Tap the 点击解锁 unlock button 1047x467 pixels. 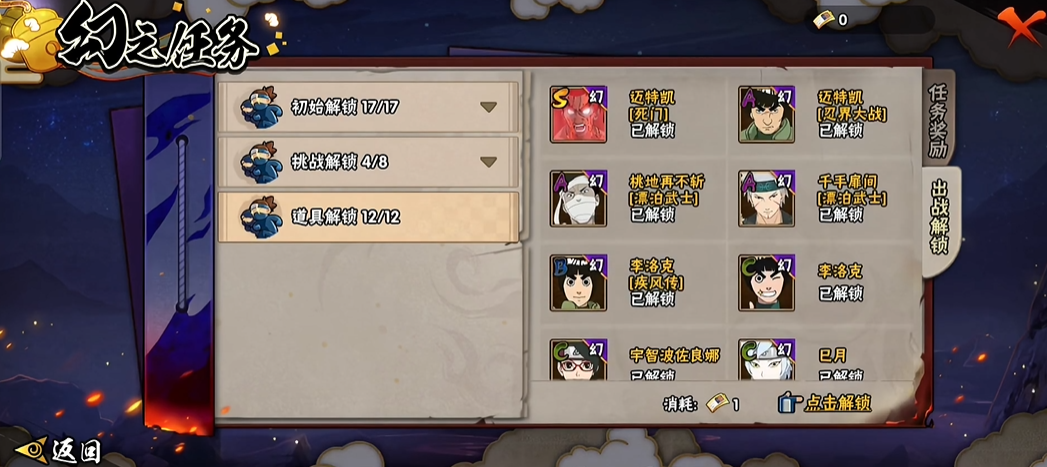(824, 403)
